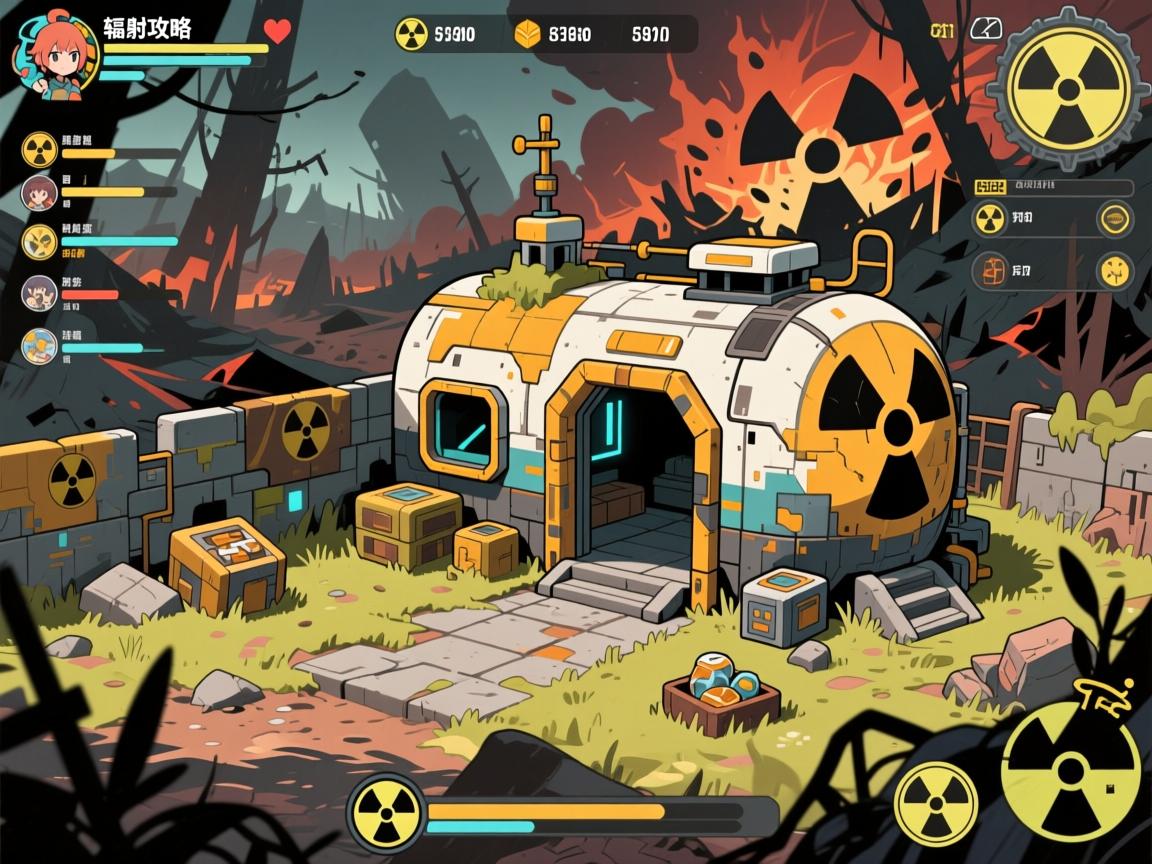Select the brown-haired party member portrait
The height and width of the screenshot is (864, 1152).
point(39,190)
